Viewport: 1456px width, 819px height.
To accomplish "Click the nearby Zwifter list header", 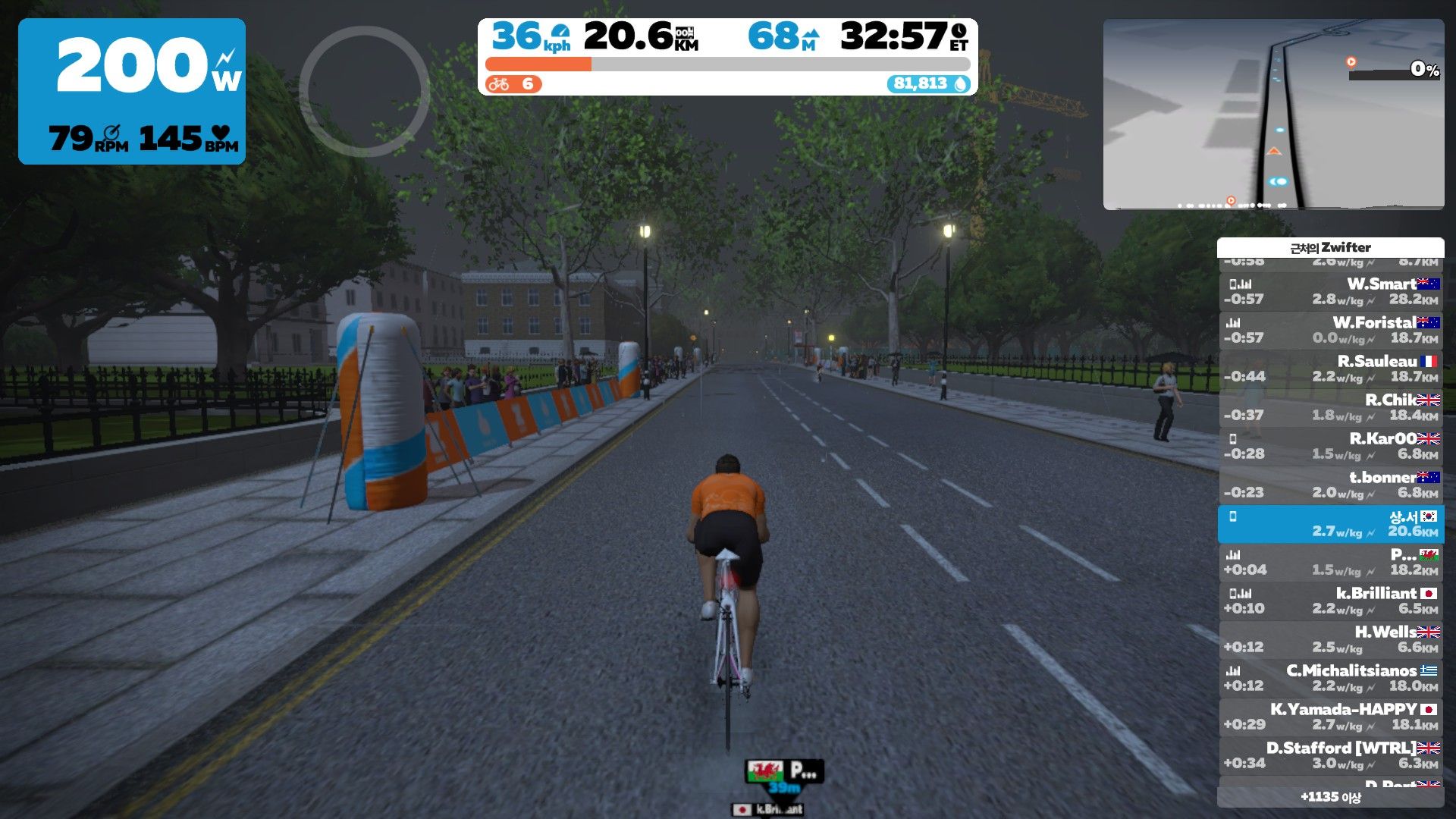I will click(1330, 248).
